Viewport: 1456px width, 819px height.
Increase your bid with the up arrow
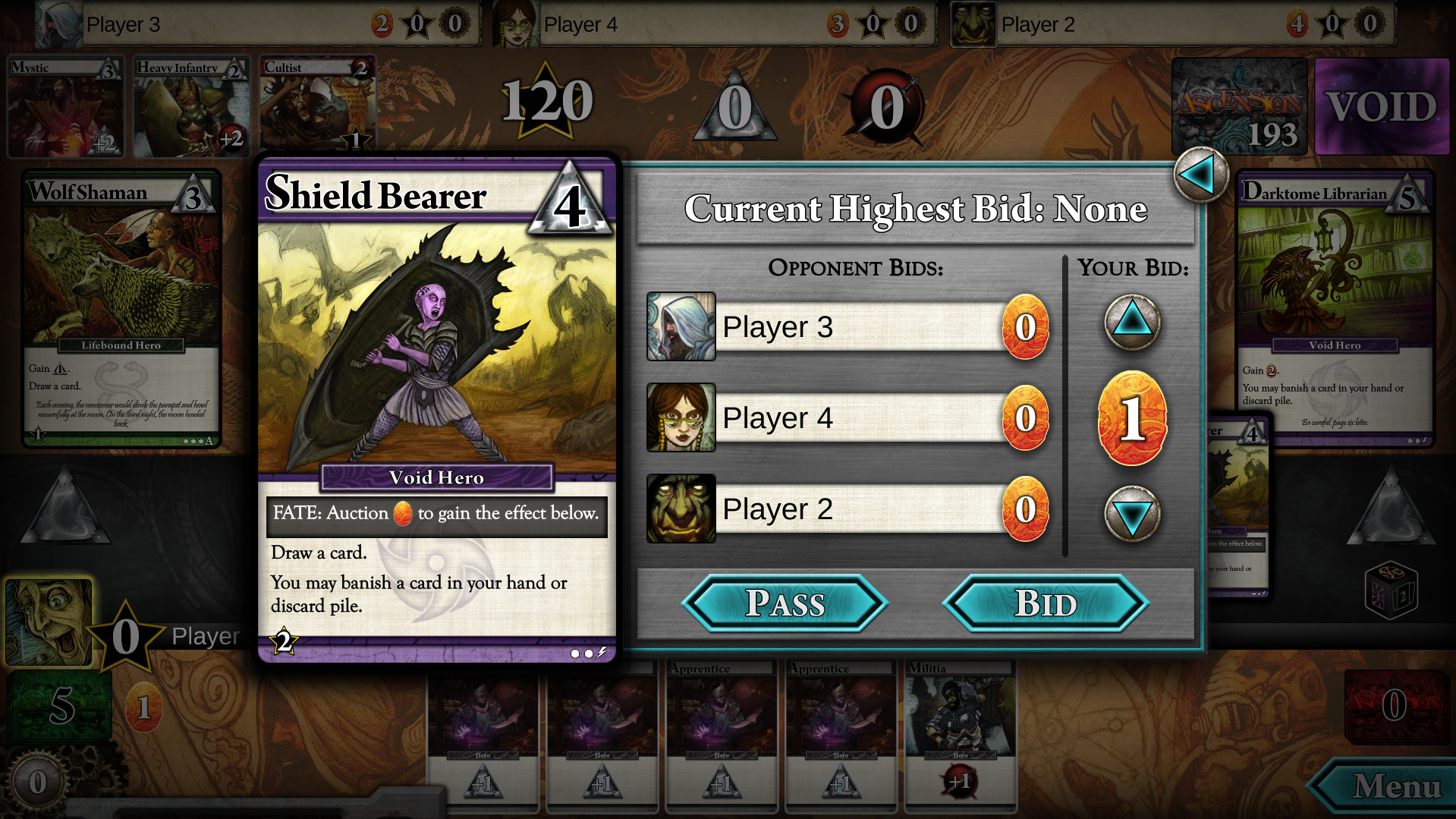point(1132,323)
